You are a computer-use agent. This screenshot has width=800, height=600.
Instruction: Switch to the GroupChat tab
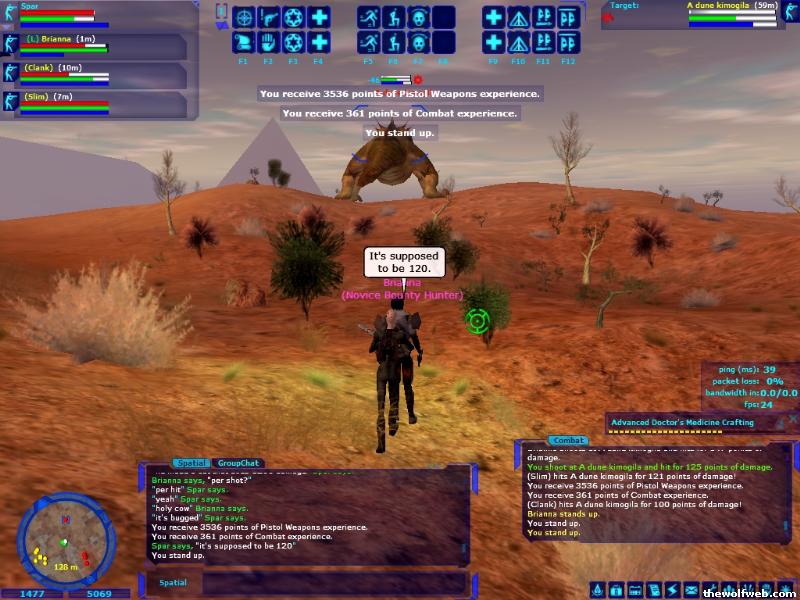point(238,463)
